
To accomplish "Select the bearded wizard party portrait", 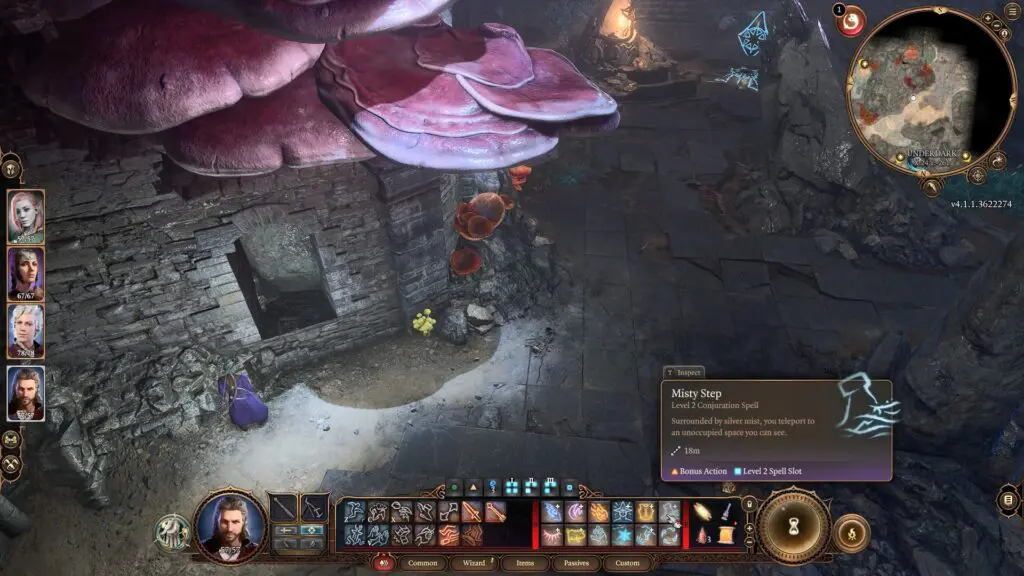I will (26, 393).
